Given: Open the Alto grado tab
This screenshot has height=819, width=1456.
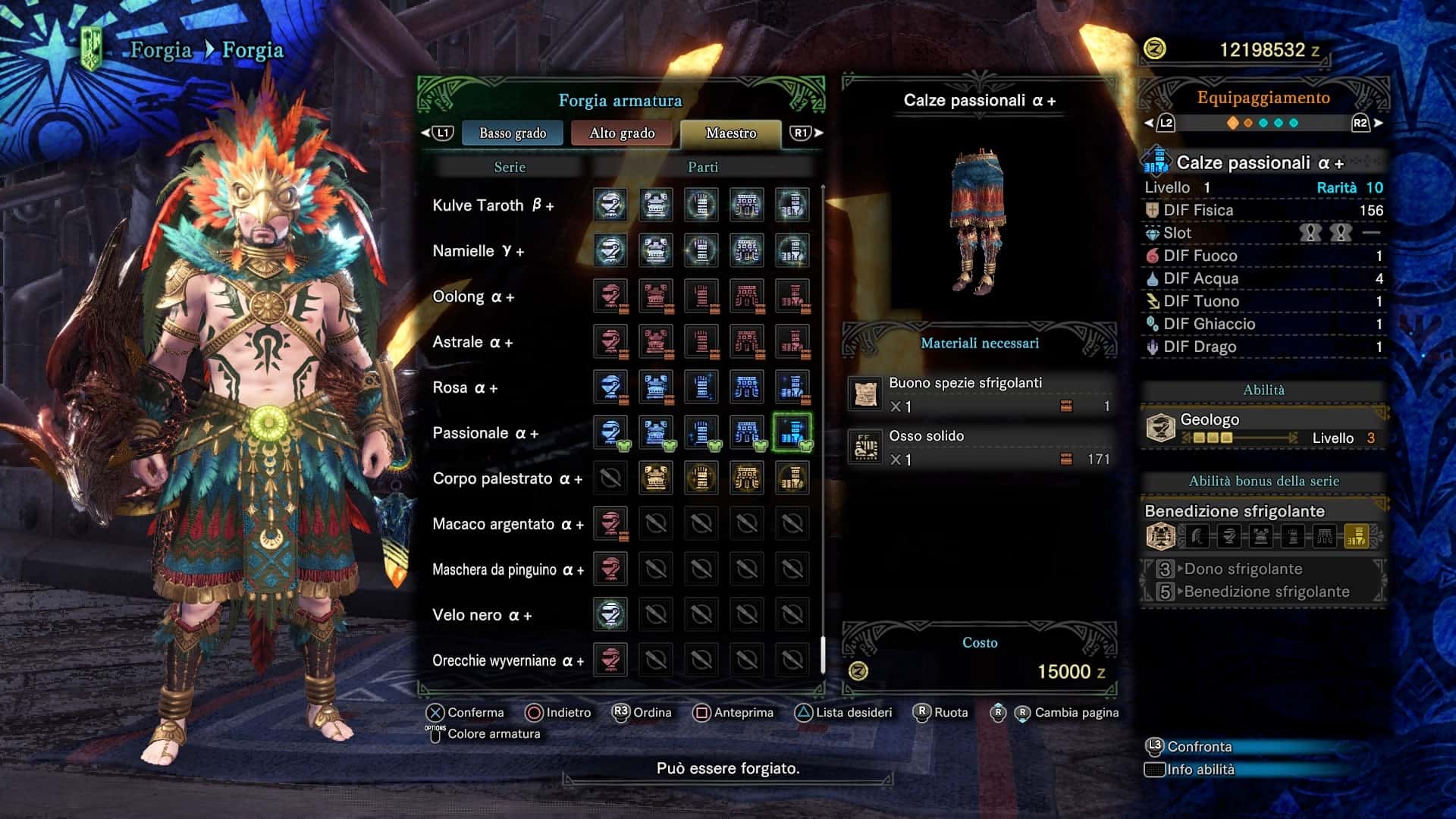Looking at the screenshot, I should pyautogui.click(x=622, y=133).
